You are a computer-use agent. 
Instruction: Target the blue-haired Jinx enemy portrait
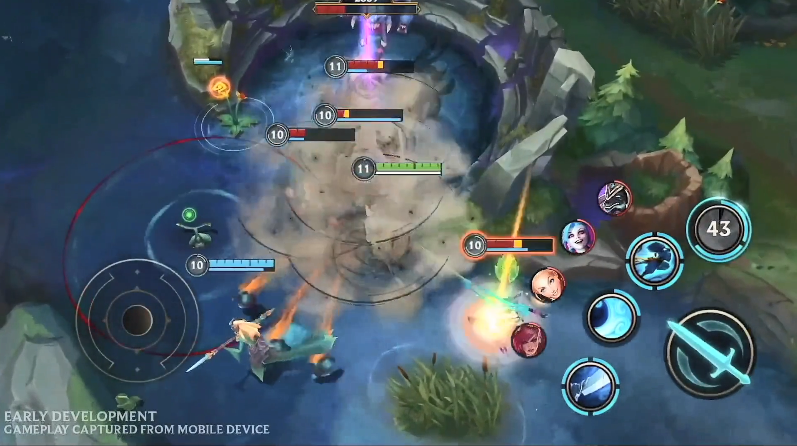pyautogui.click(x=578, y=237)
